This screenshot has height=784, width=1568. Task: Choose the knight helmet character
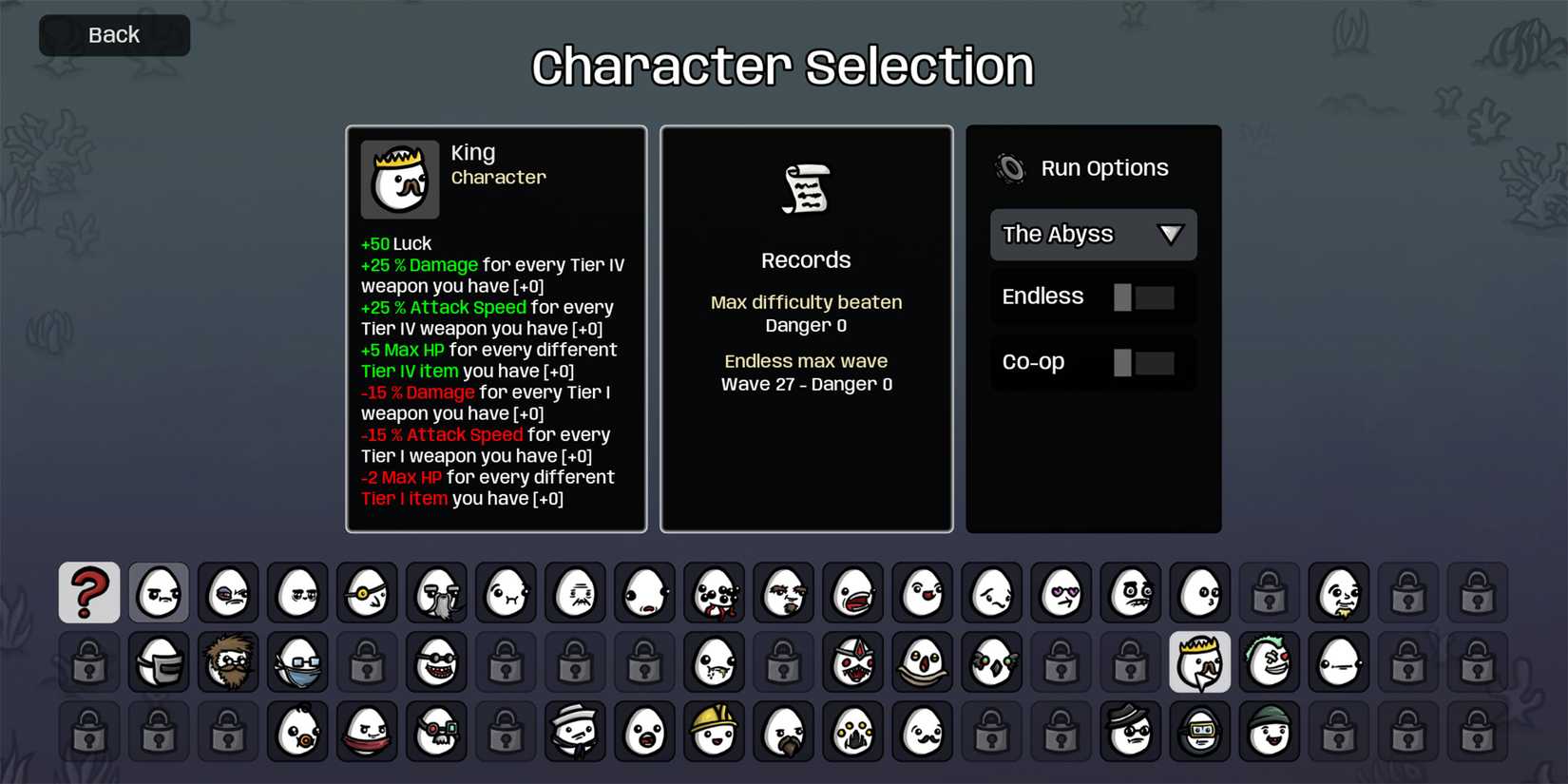click(158, 662)
